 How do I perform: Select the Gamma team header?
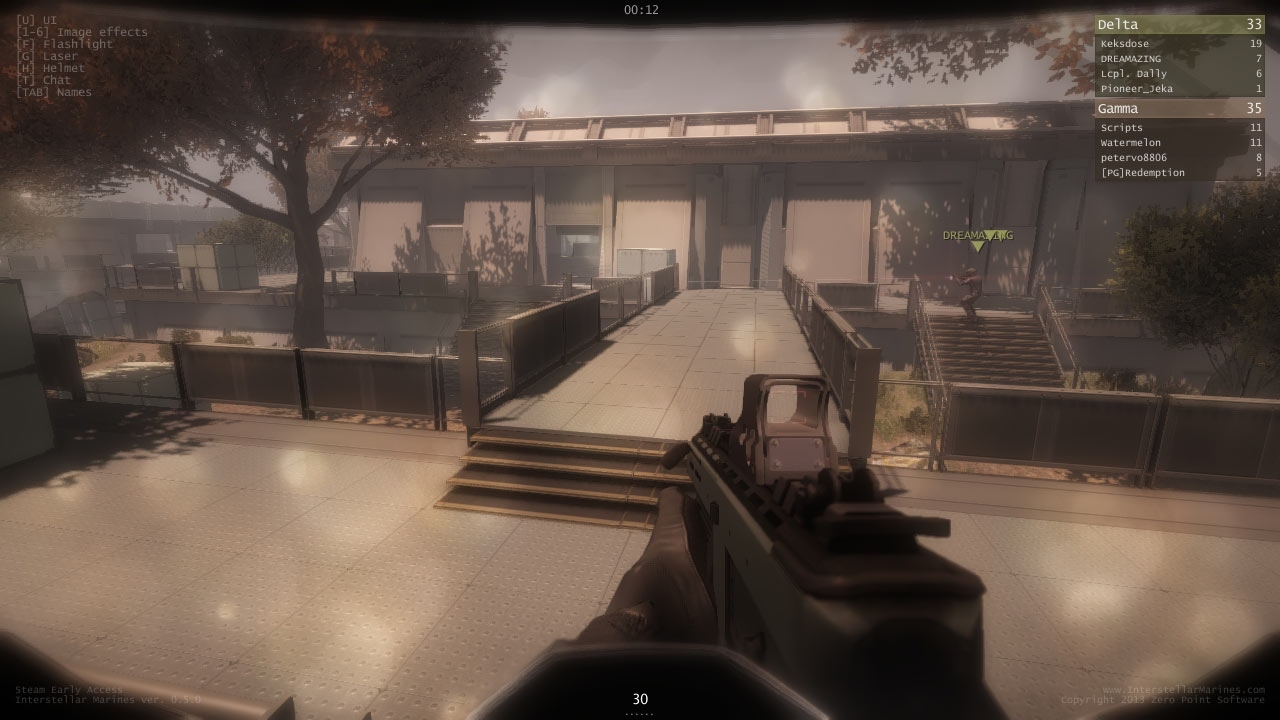(1179, 109)
